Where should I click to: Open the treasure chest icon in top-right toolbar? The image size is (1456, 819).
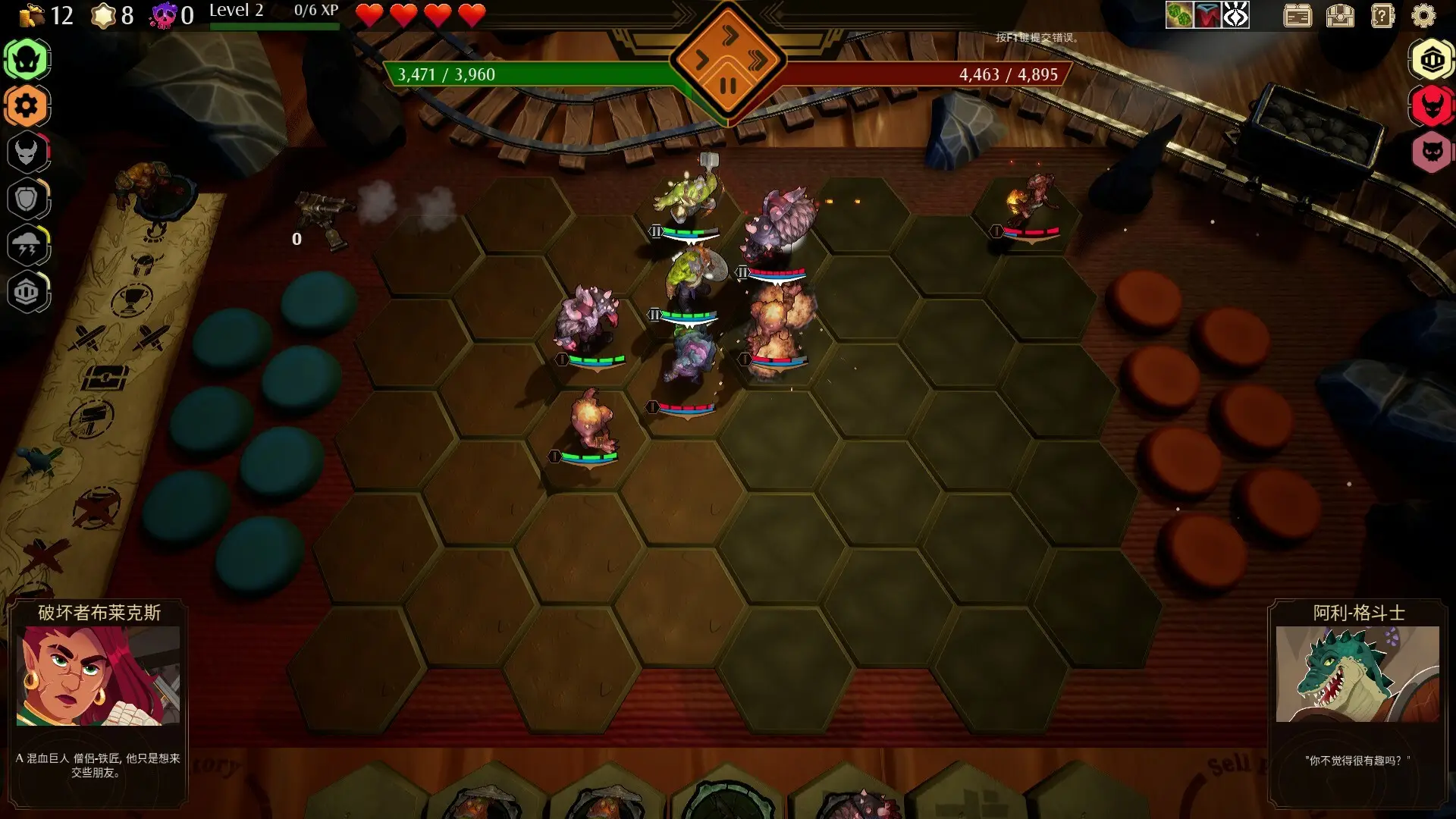(1339, 15)
